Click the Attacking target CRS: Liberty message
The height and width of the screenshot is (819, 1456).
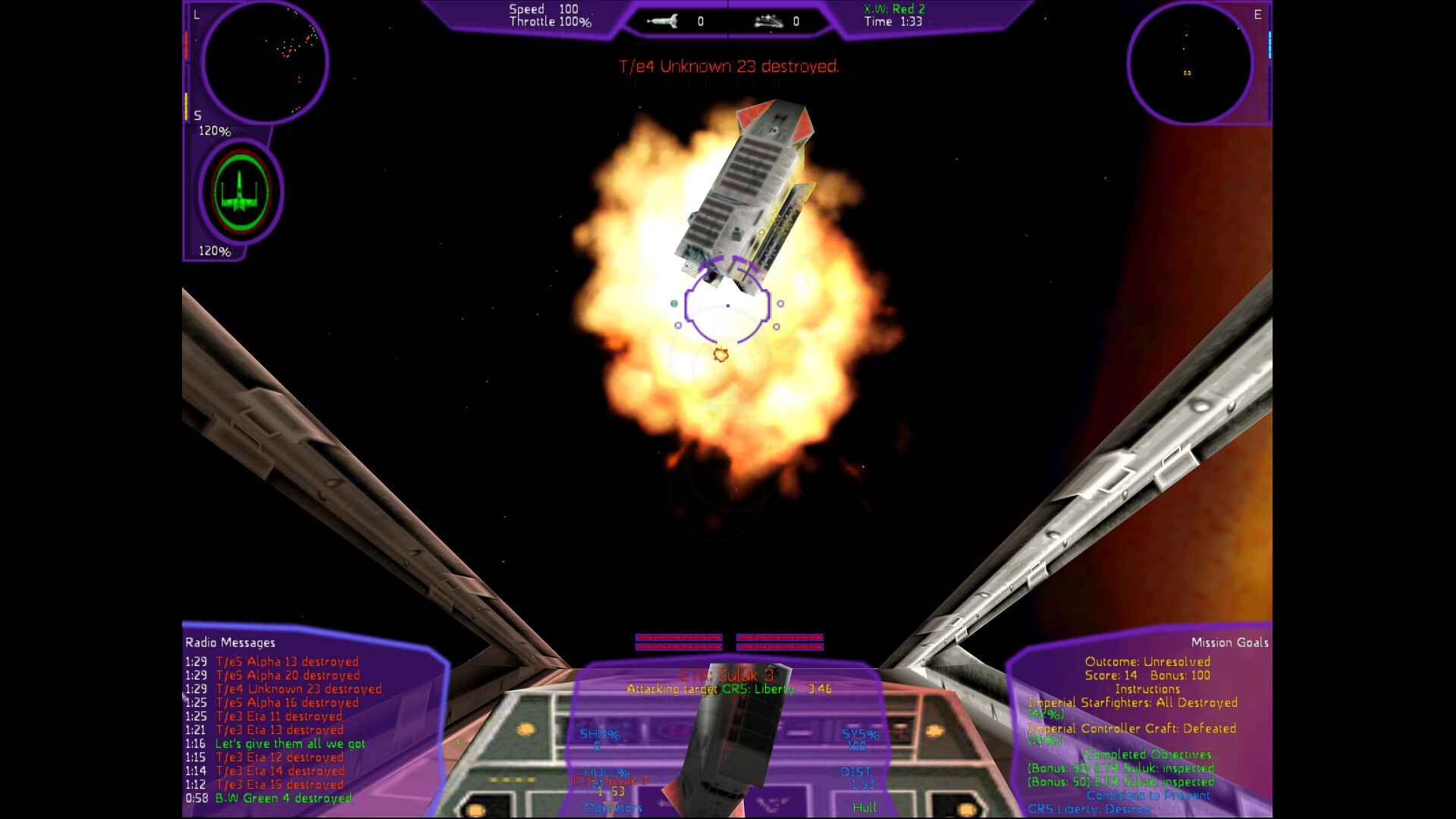coord(730,690)
